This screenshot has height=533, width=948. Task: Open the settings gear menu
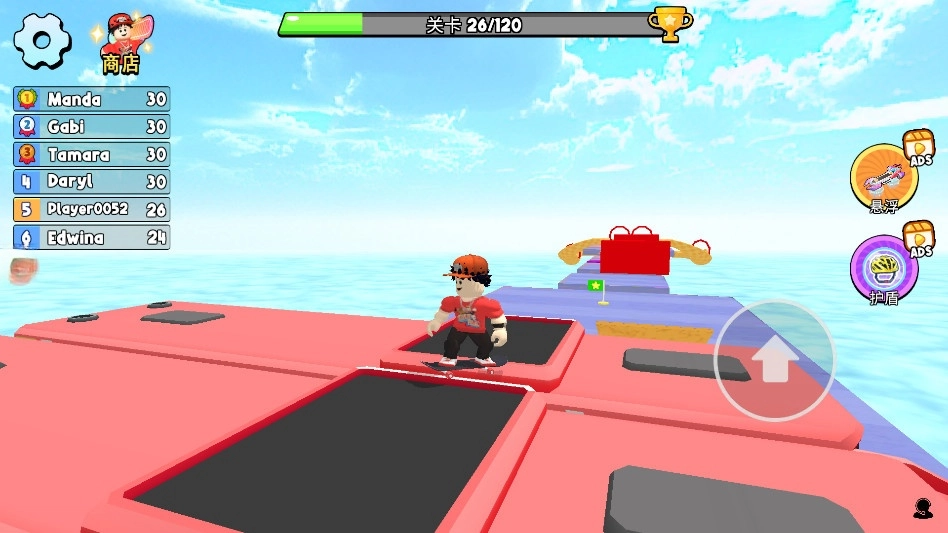tap(40, 41)
